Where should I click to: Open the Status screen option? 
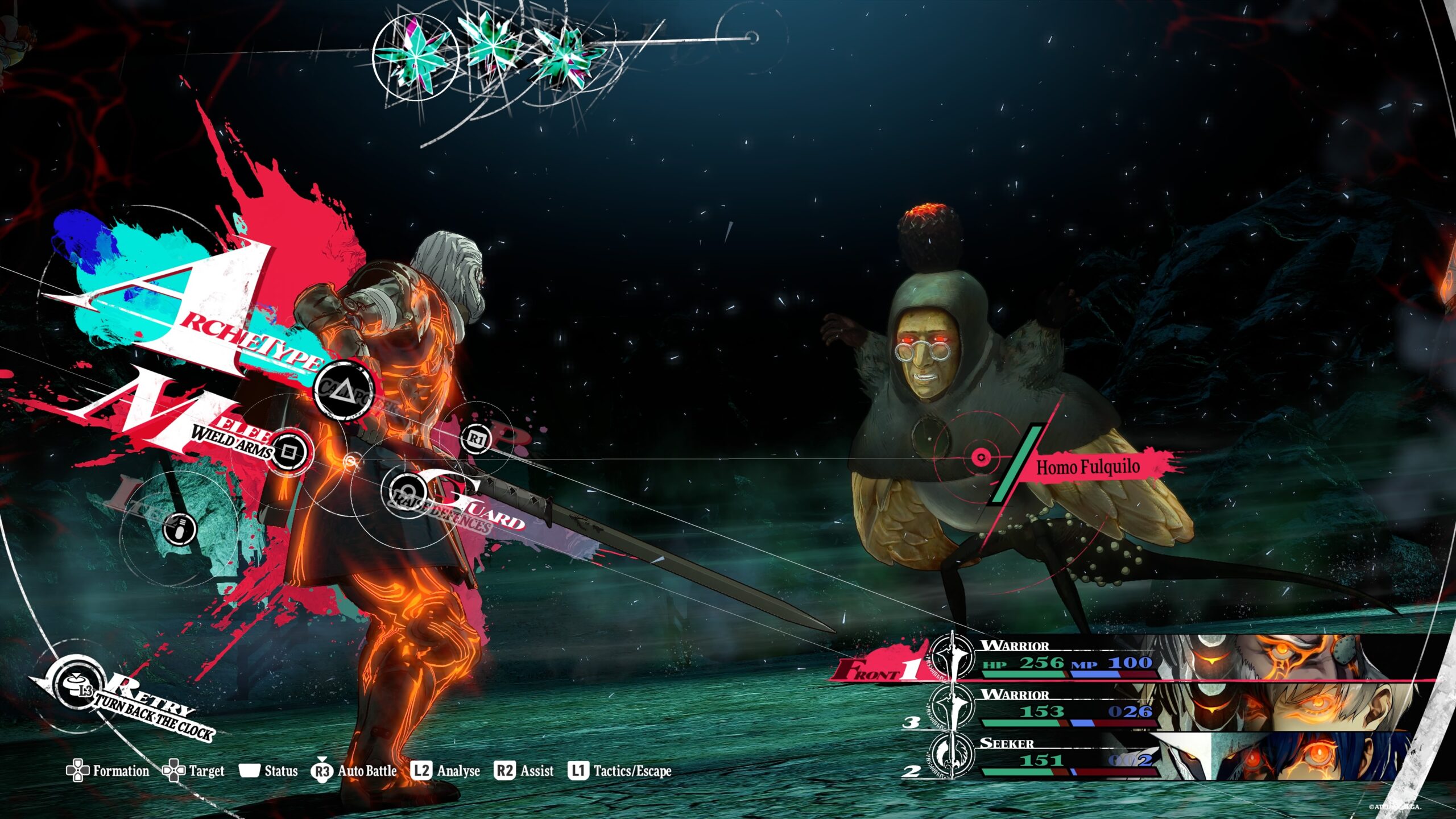(x=268, y=771)
